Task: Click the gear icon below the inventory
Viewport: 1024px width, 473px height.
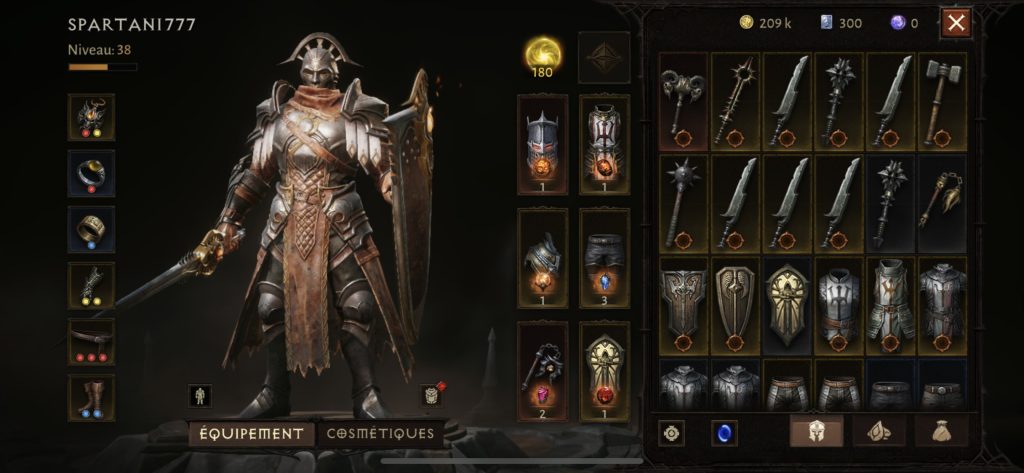Action: [x=672, y=433]
